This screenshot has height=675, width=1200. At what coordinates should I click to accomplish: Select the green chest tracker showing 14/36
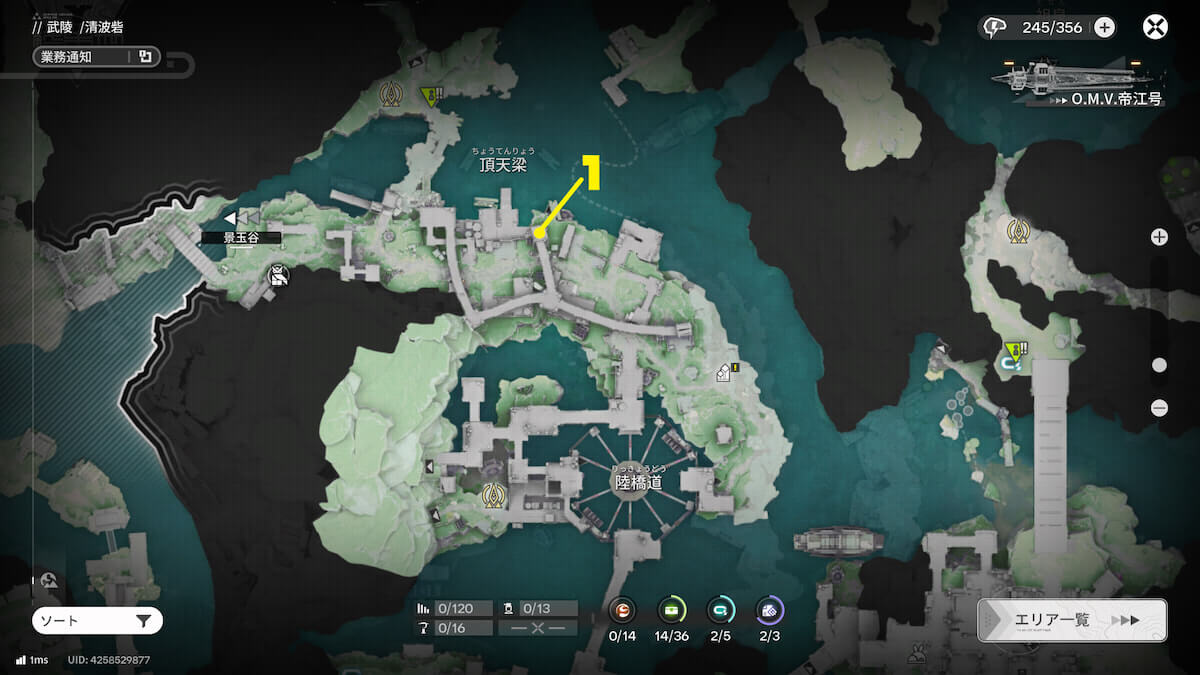pos(672,610)
